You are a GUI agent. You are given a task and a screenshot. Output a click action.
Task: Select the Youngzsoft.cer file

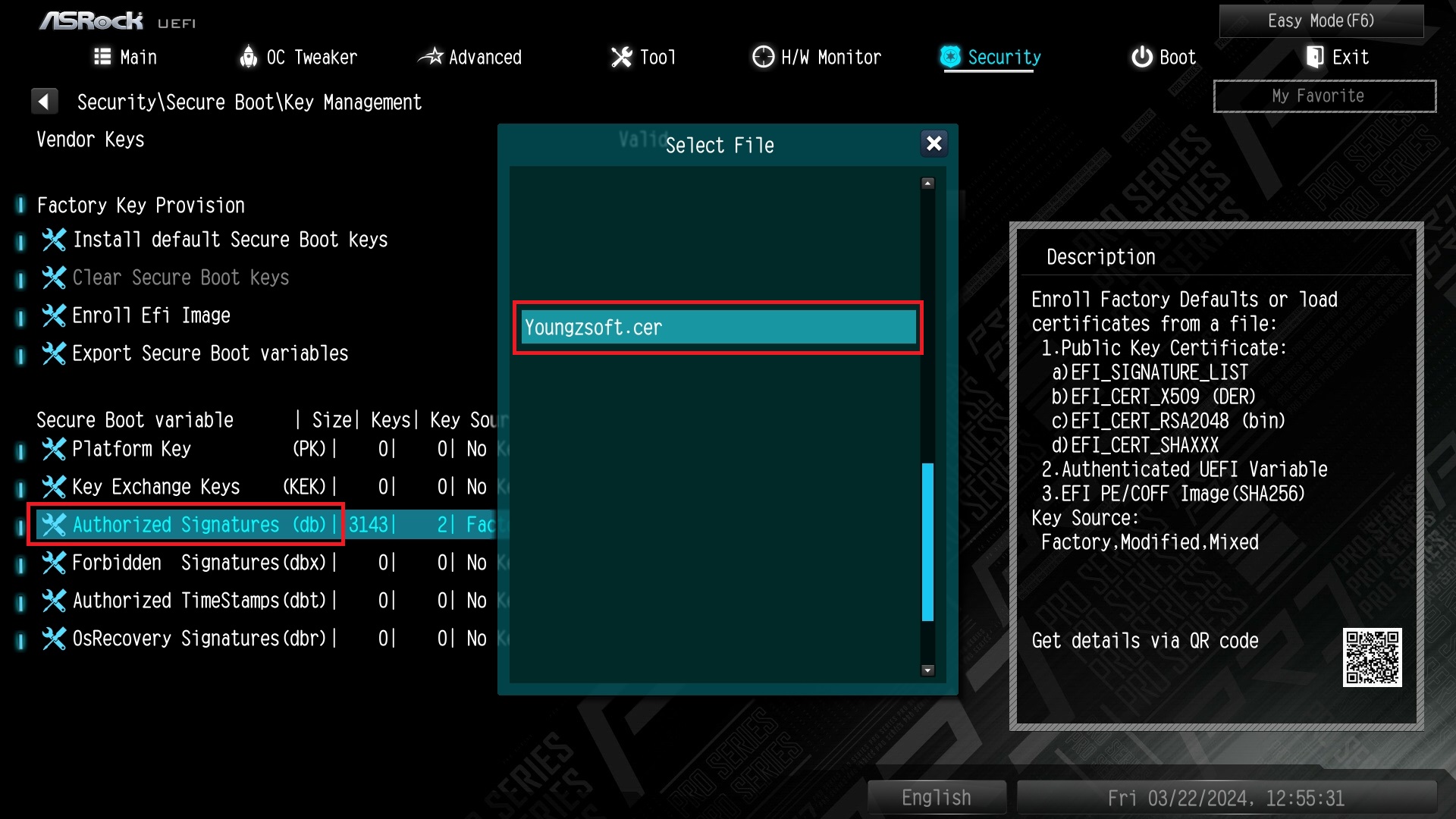click(717, 328)
